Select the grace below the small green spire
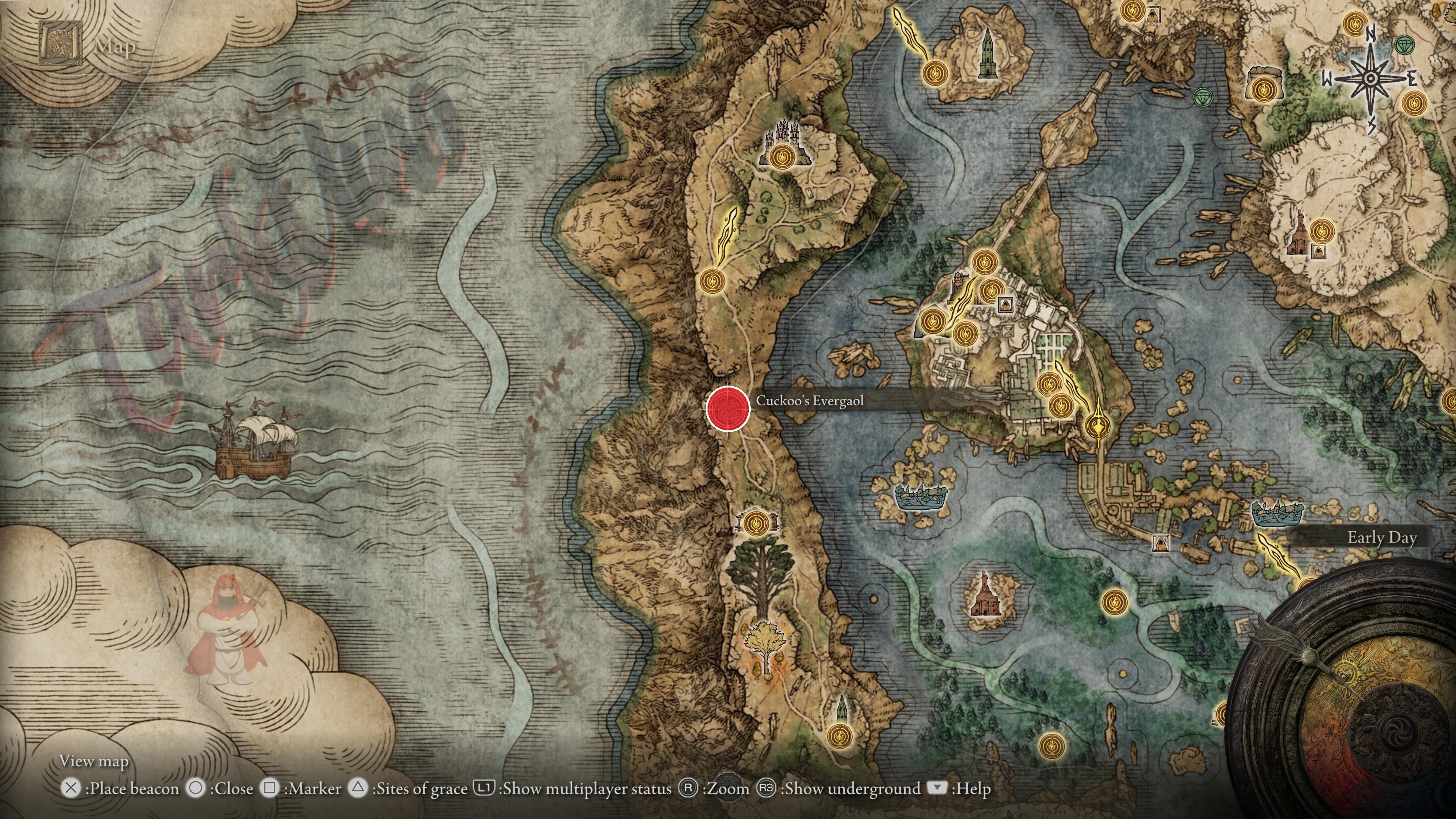 point(840,736)
